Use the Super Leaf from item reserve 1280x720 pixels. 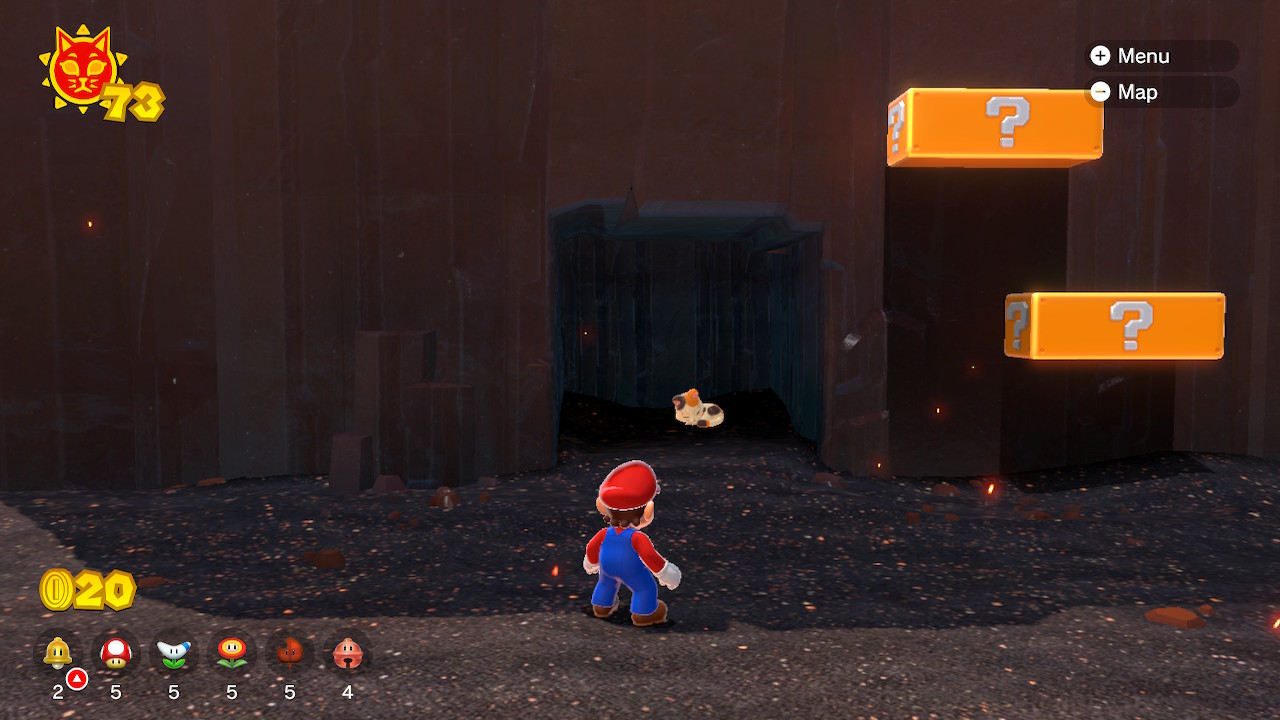pos(290,653)
